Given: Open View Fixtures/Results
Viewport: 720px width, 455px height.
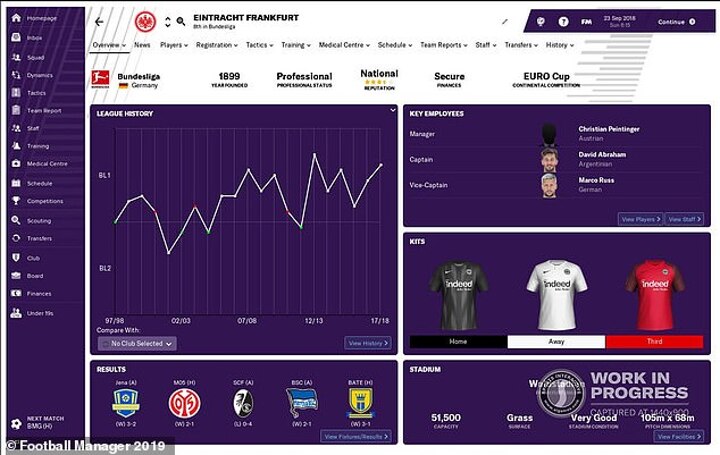Looking at the screenshot, I should click(358, 437).
